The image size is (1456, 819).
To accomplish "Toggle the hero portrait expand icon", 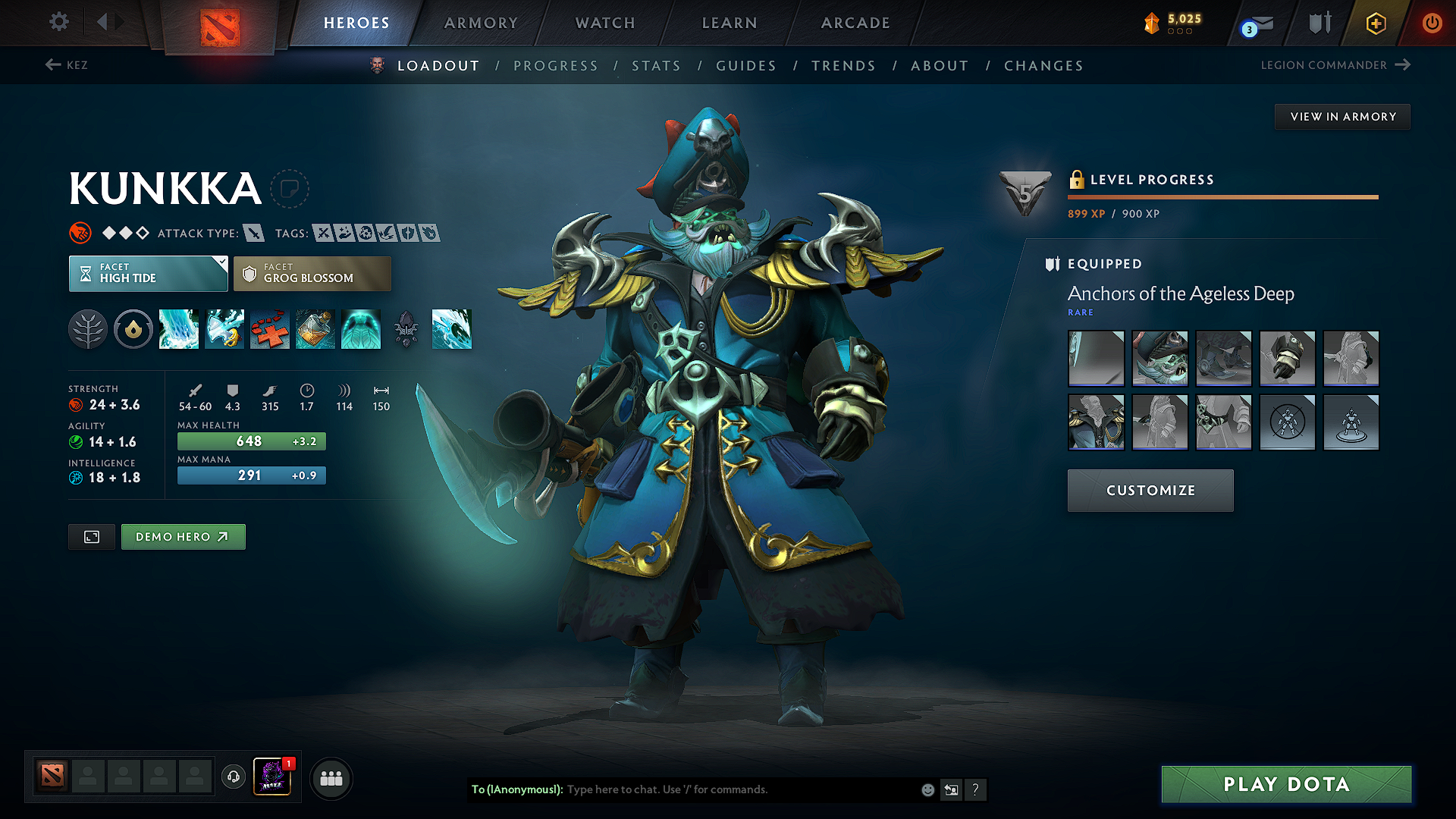I will (x=91, y=536).
